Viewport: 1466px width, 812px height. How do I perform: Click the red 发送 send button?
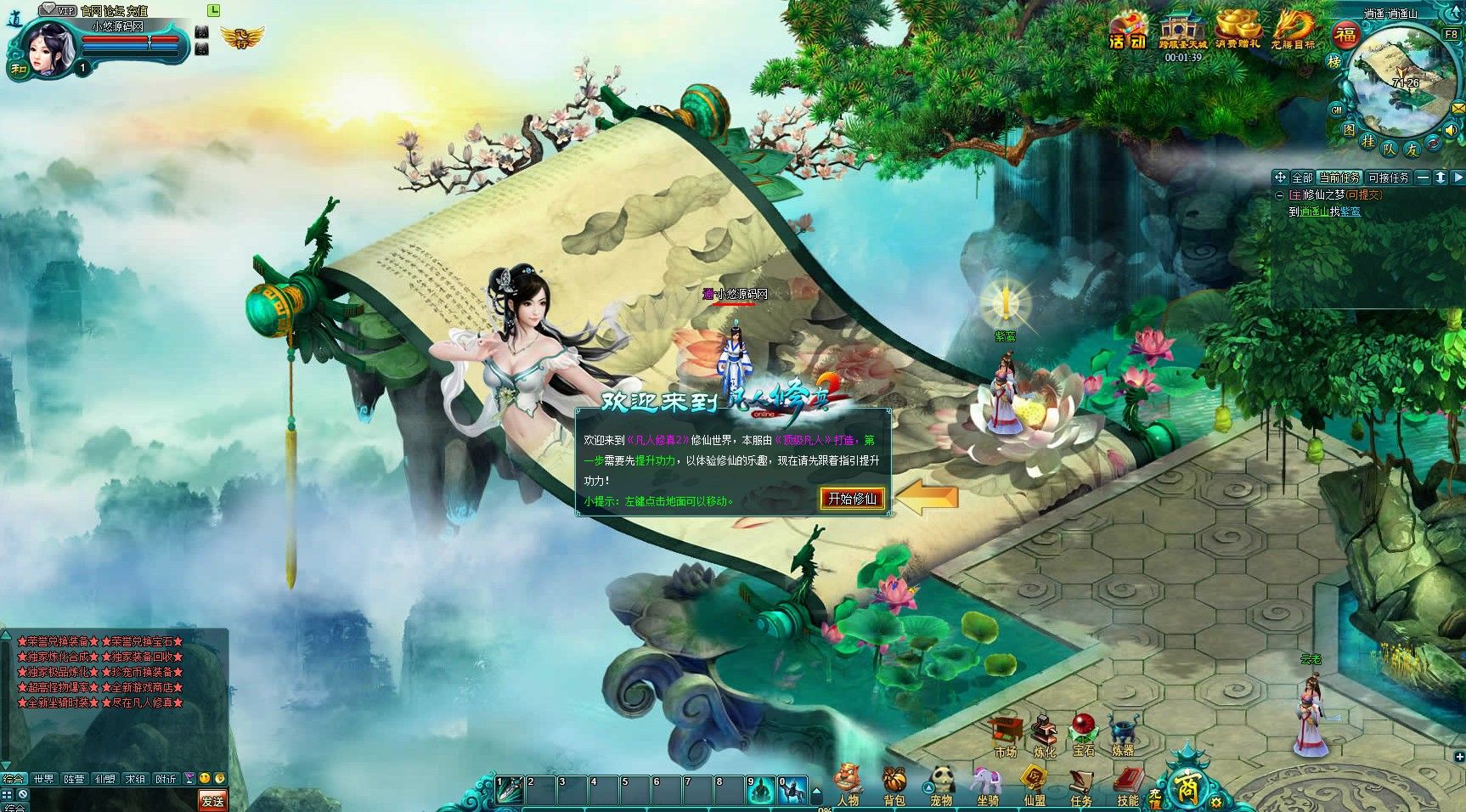point(212,800)
